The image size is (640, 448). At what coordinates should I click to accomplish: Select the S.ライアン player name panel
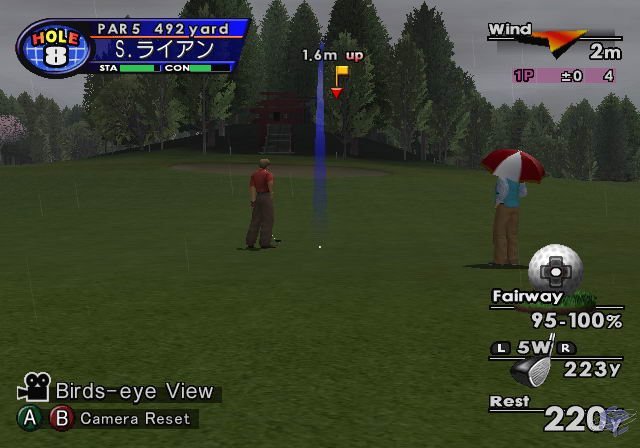click(x=164, y=49)
